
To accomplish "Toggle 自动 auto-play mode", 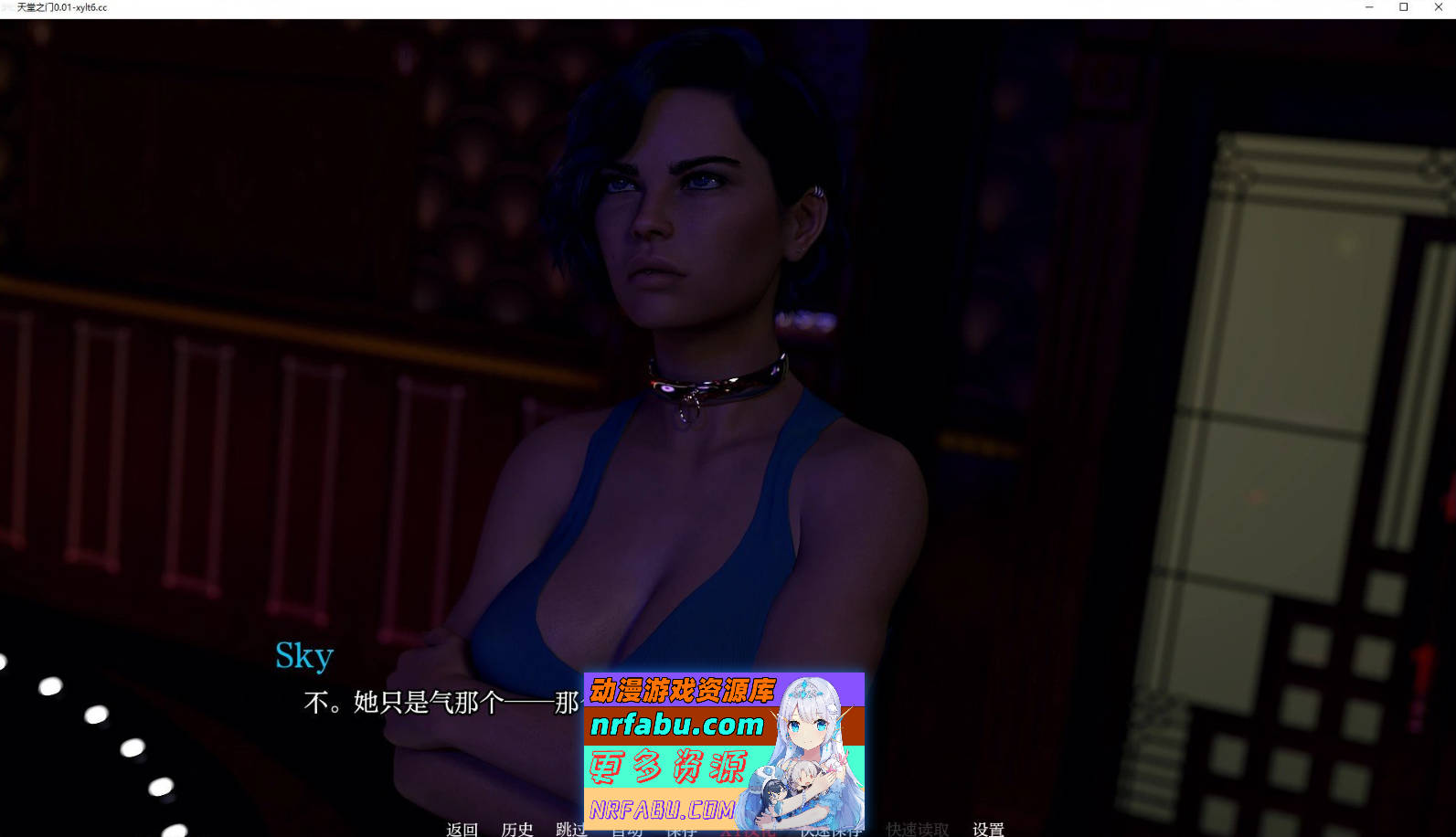I will pos(626,830).
